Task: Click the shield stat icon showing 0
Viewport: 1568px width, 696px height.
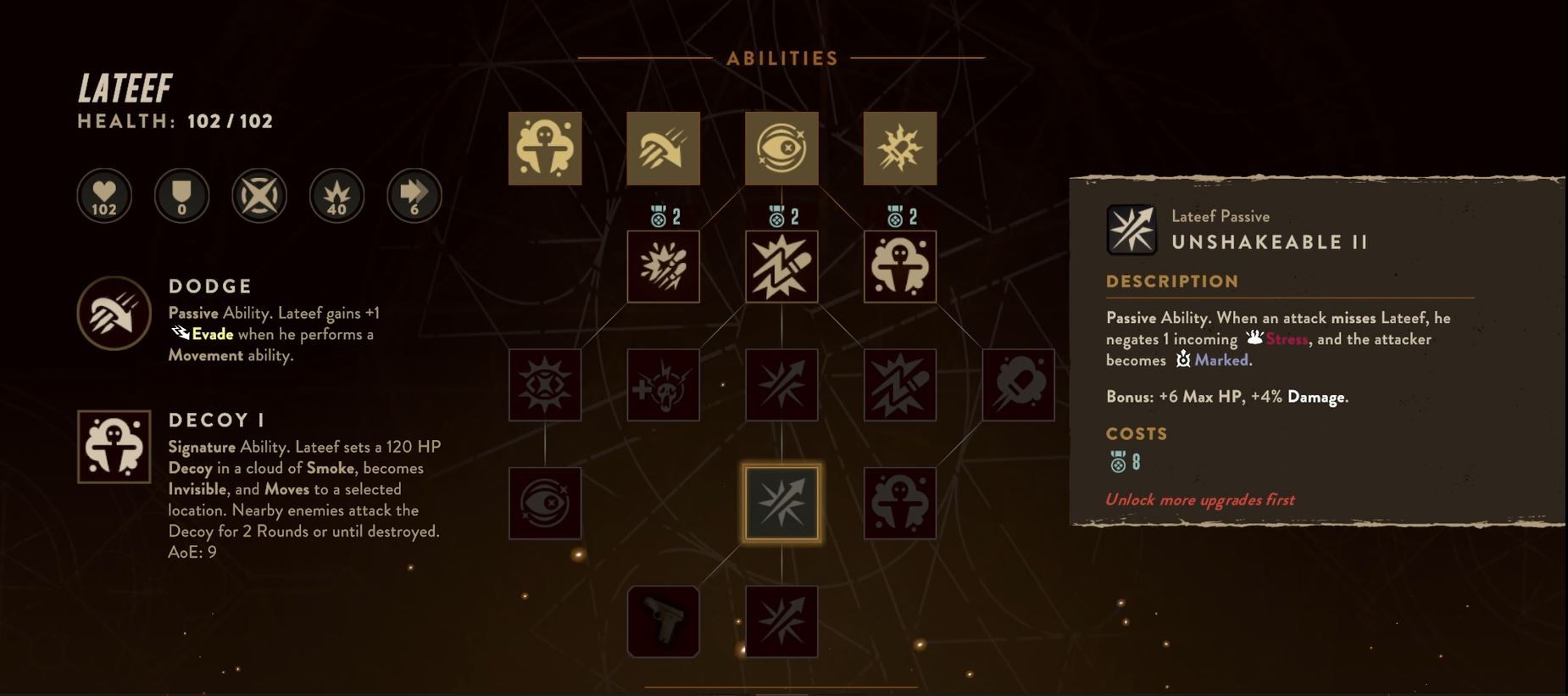Action: coord(181,195)
